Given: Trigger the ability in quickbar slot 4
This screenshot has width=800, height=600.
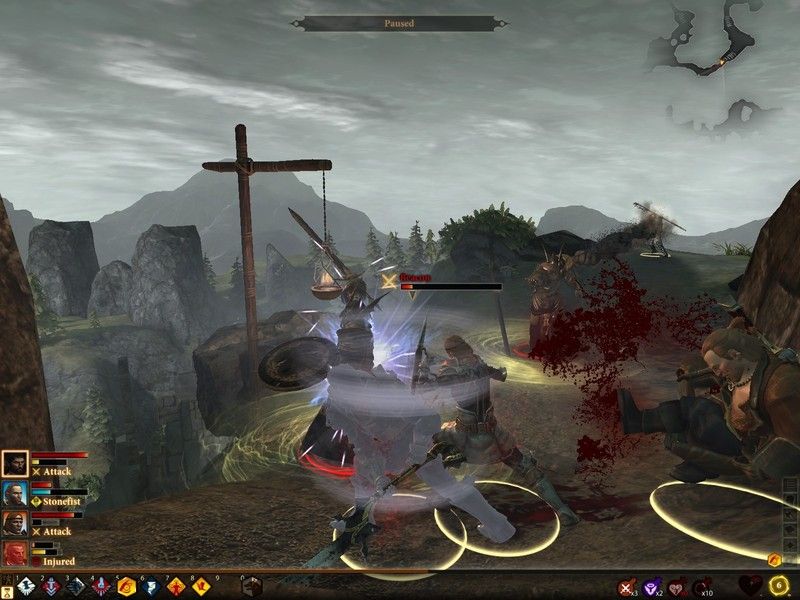Looking at the screenshot, I should tap(101, 586).
